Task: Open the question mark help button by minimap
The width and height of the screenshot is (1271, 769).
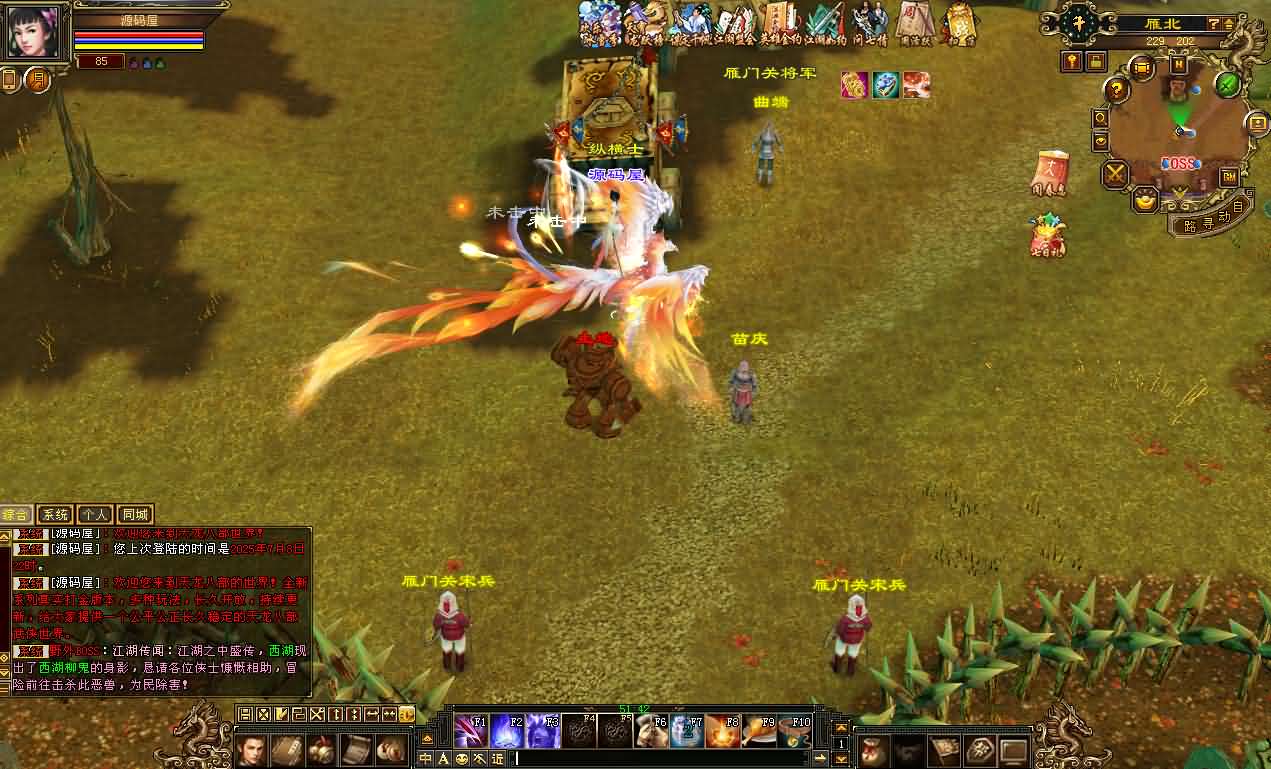Action: pos(1117,90)
